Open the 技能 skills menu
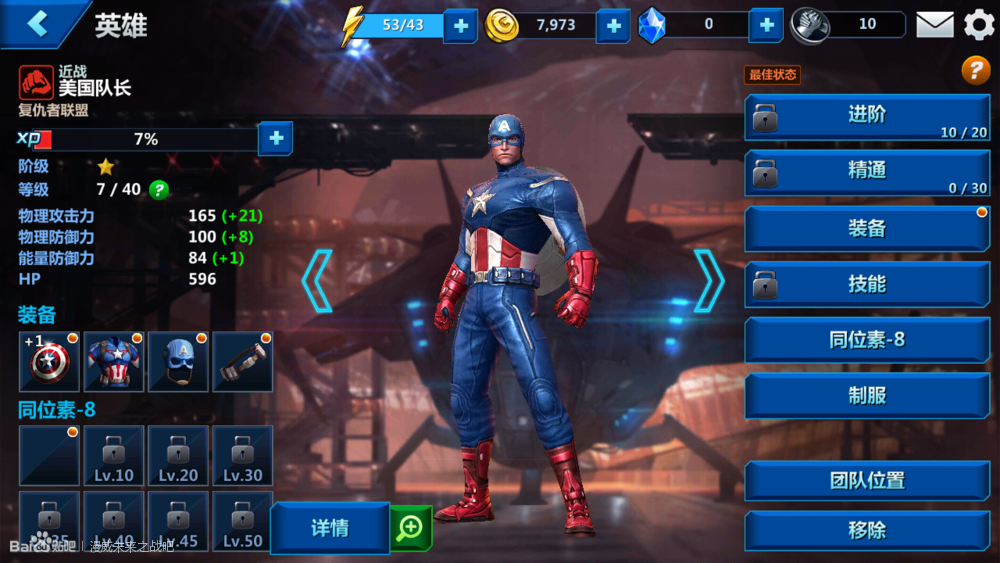 click(x=867, y=284)
